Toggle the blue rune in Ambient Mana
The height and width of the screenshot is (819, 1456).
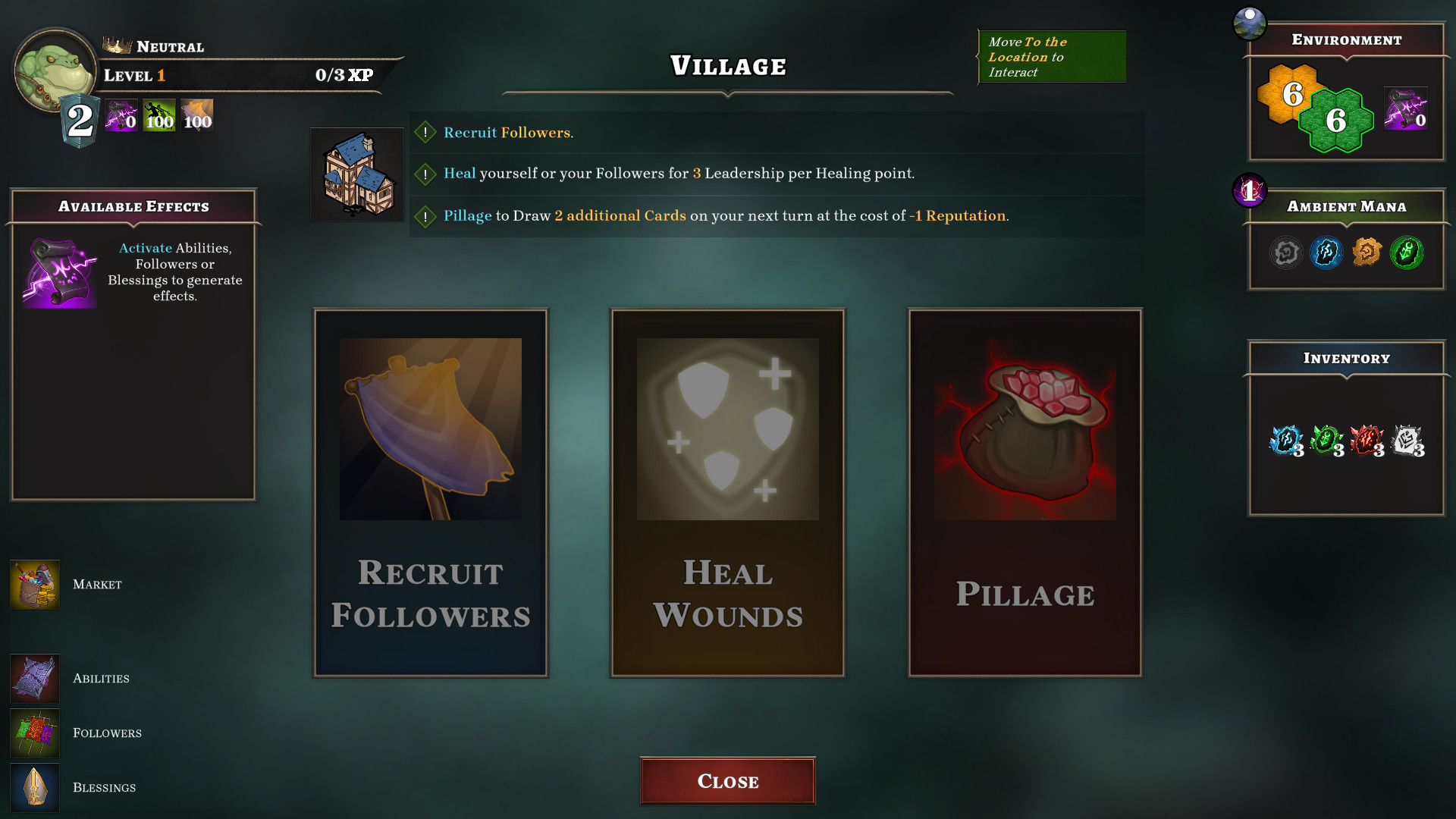pos(1326,253)
